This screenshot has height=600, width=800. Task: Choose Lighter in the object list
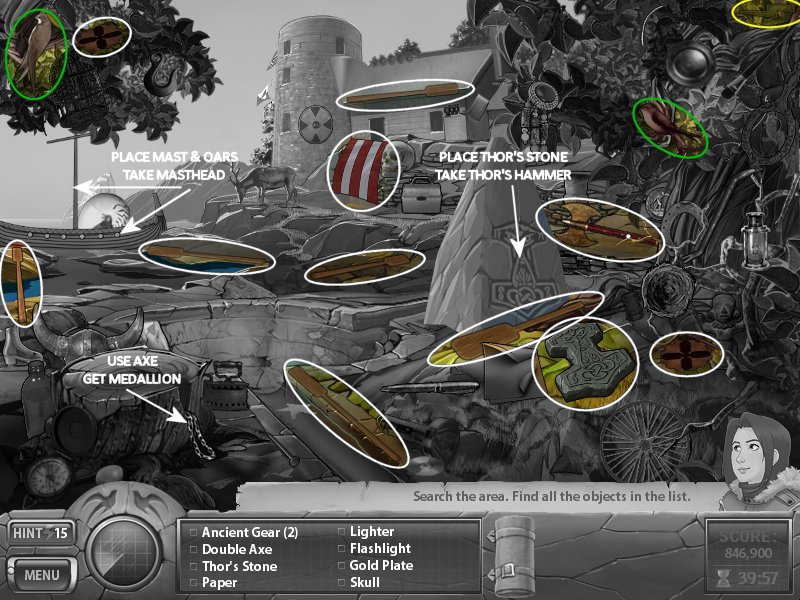pyautogui.click(x=372, y=532)
